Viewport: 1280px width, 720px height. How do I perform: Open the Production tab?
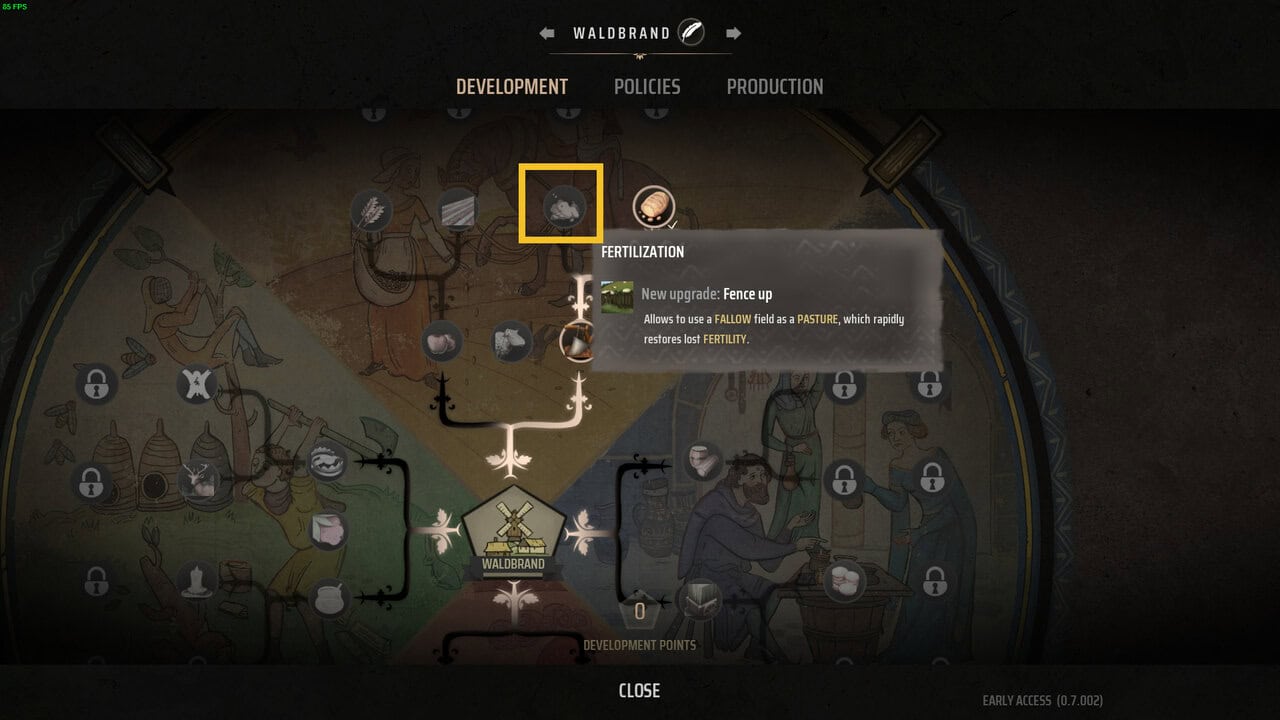(775, 87)
